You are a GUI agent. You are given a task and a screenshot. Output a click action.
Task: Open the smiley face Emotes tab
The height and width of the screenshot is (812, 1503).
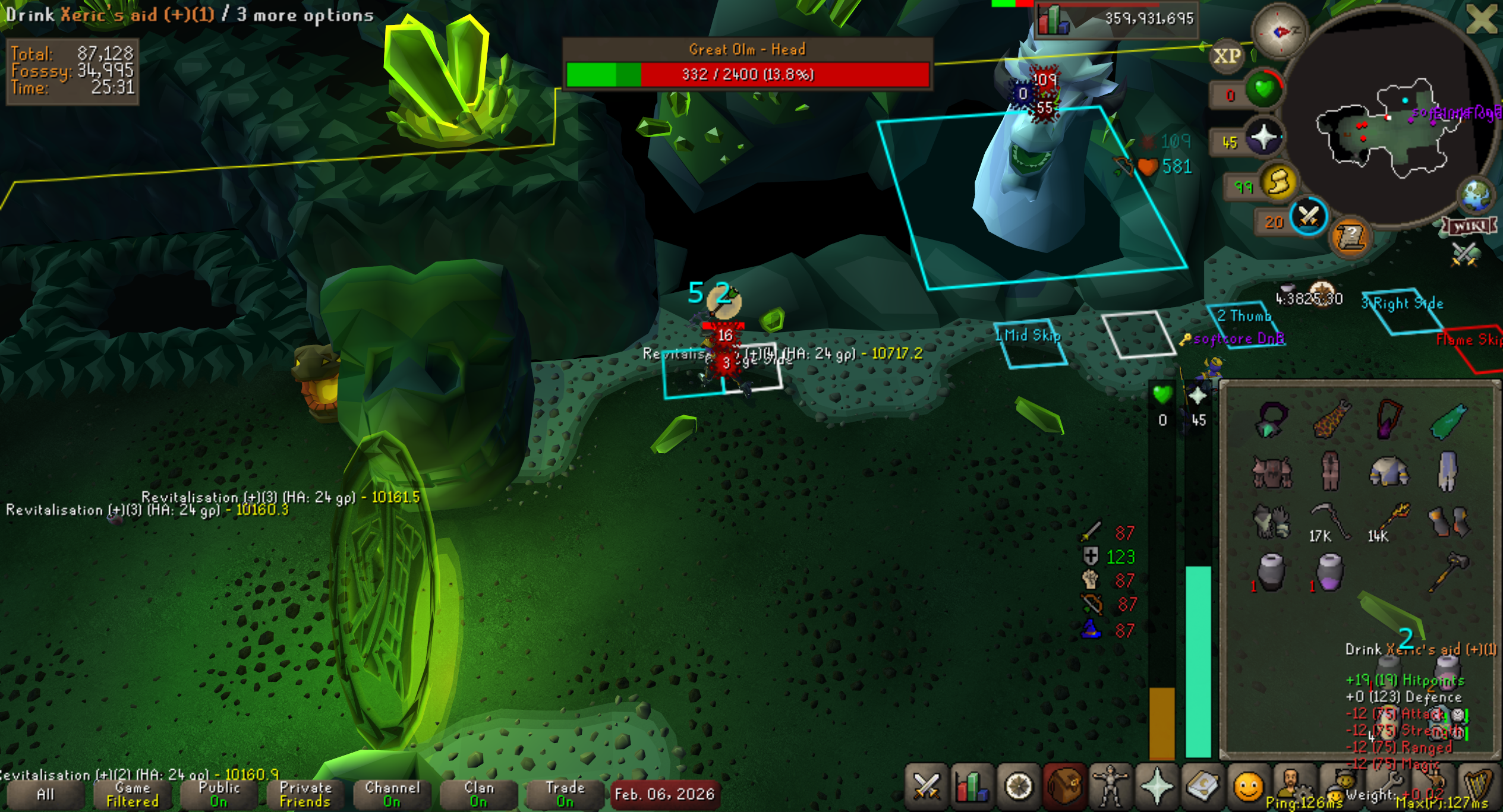click(x=1248, y=786)
